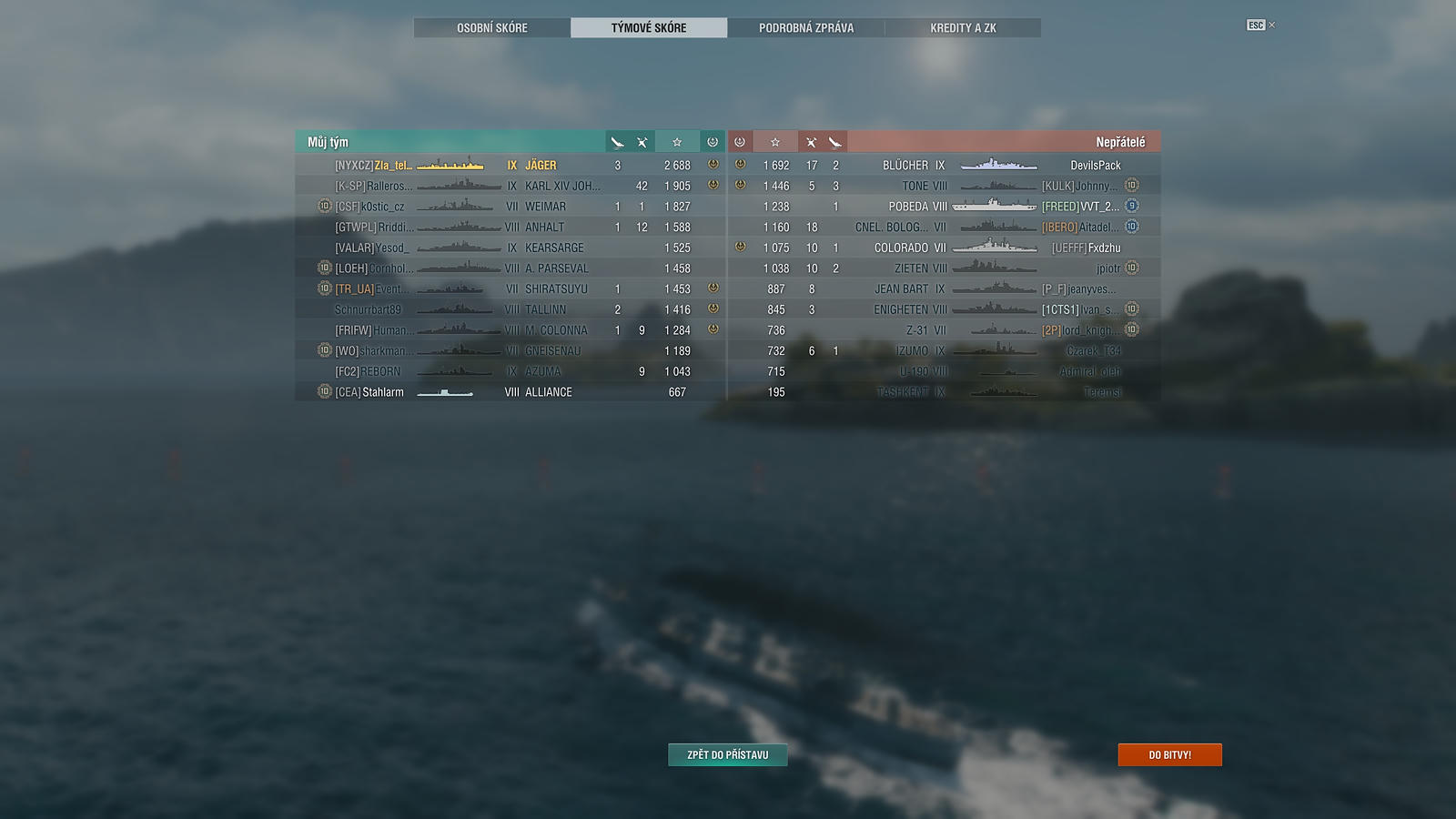Select the Týmové skóre tab

[649, 28]
